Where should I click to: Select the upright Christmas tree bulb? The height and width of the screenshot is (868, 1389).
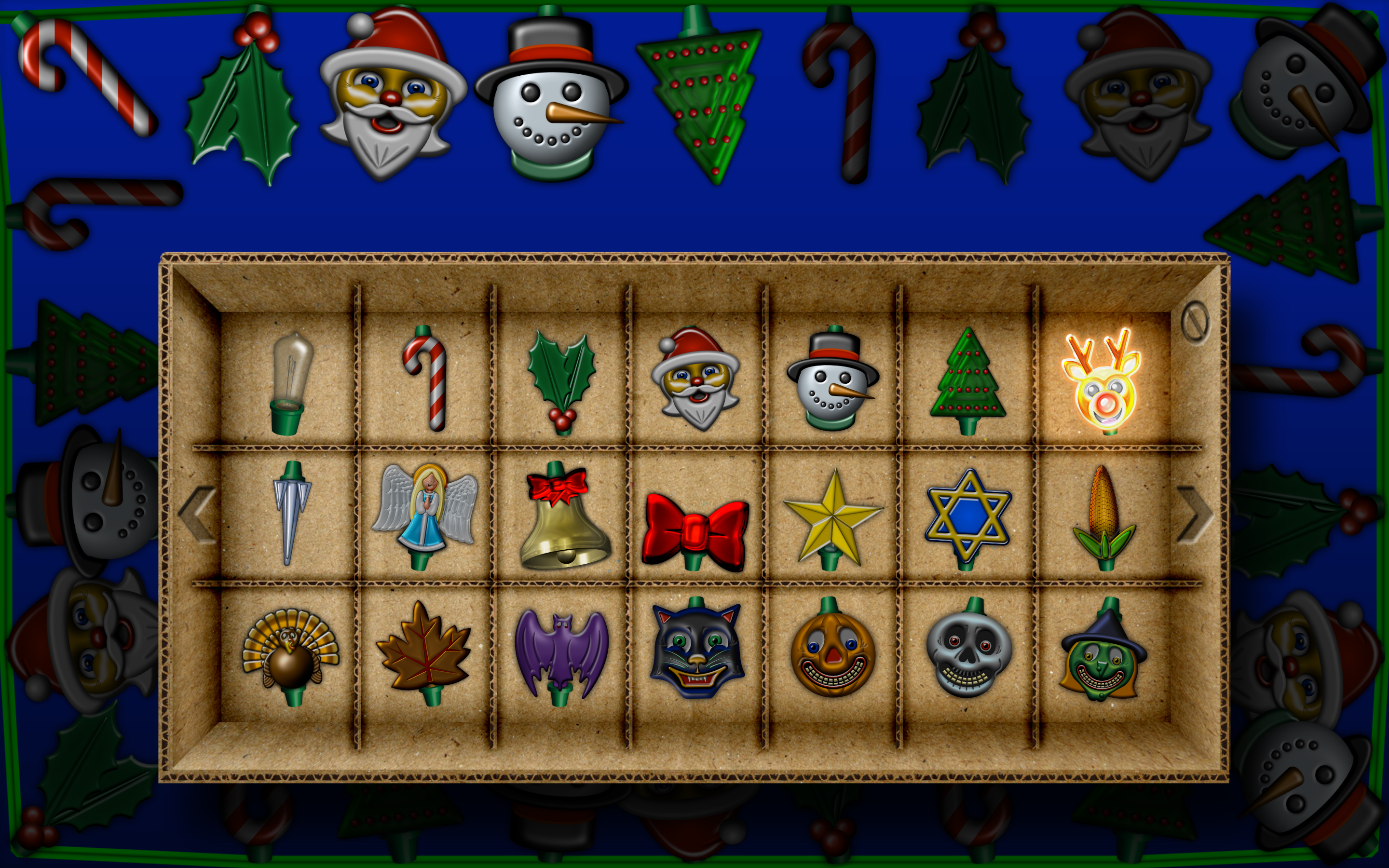pyautogui.click(x=968, y=380)
